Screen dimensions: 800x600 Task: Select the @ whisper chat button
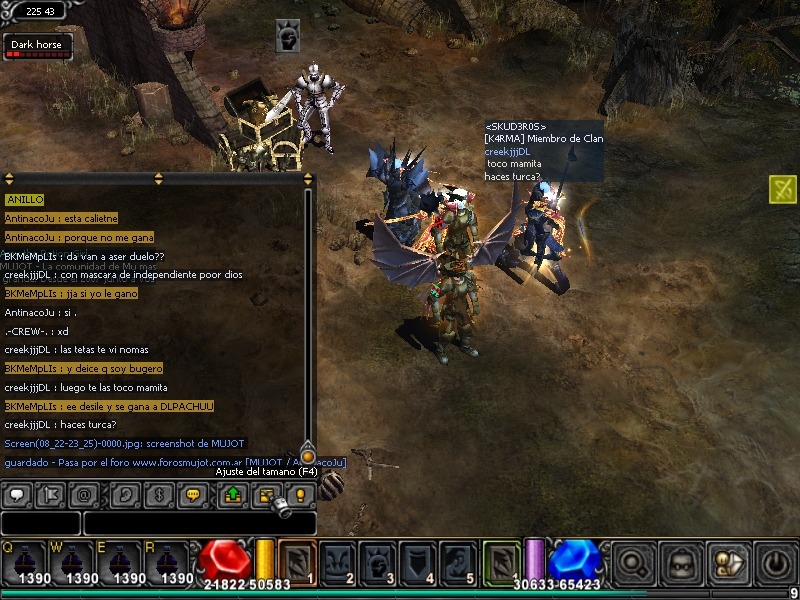(x=83, y=494)
